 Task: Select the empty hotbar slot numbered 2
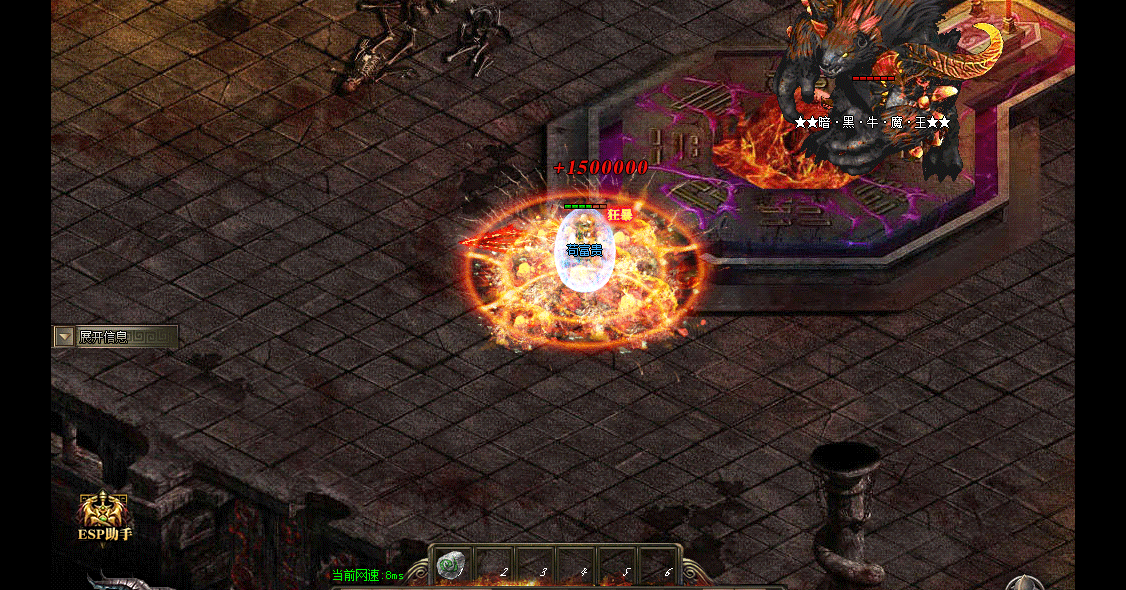pyautogui.click(x=494, y=566)
